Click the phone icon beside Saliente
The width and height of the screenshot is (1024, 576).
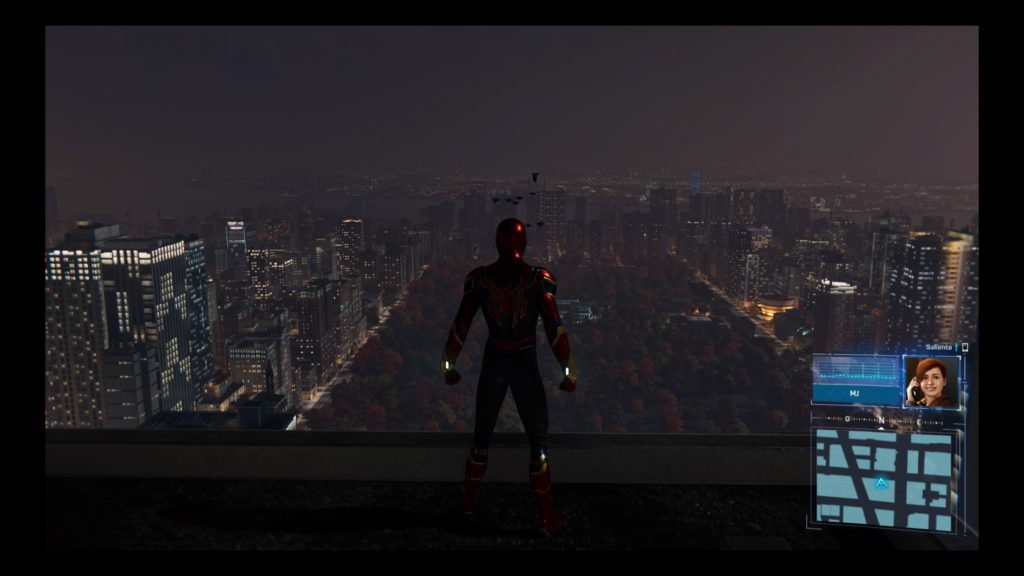click(965, 347)
